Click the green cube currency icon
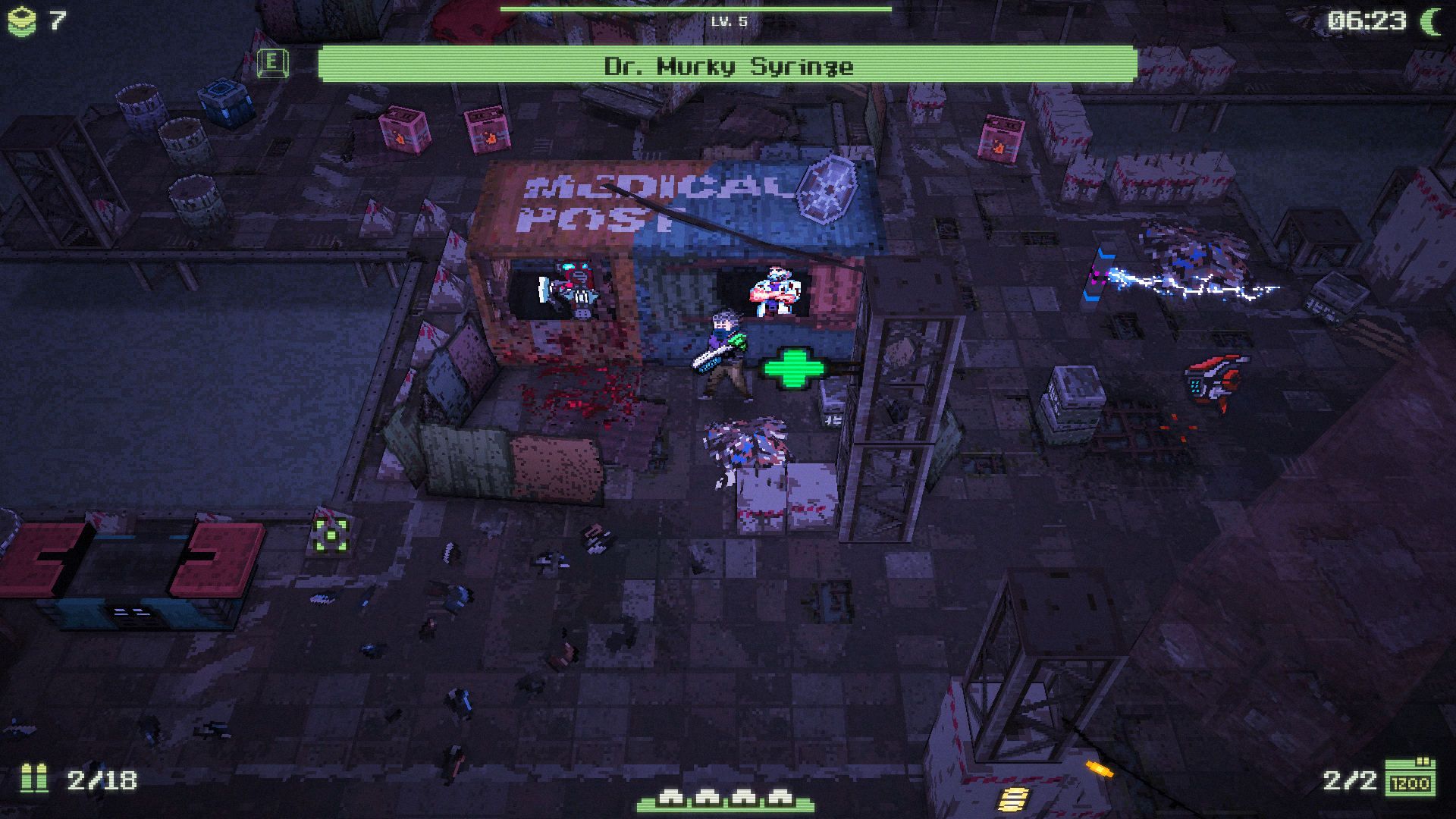1456x819 pixels. click(21, 21)
